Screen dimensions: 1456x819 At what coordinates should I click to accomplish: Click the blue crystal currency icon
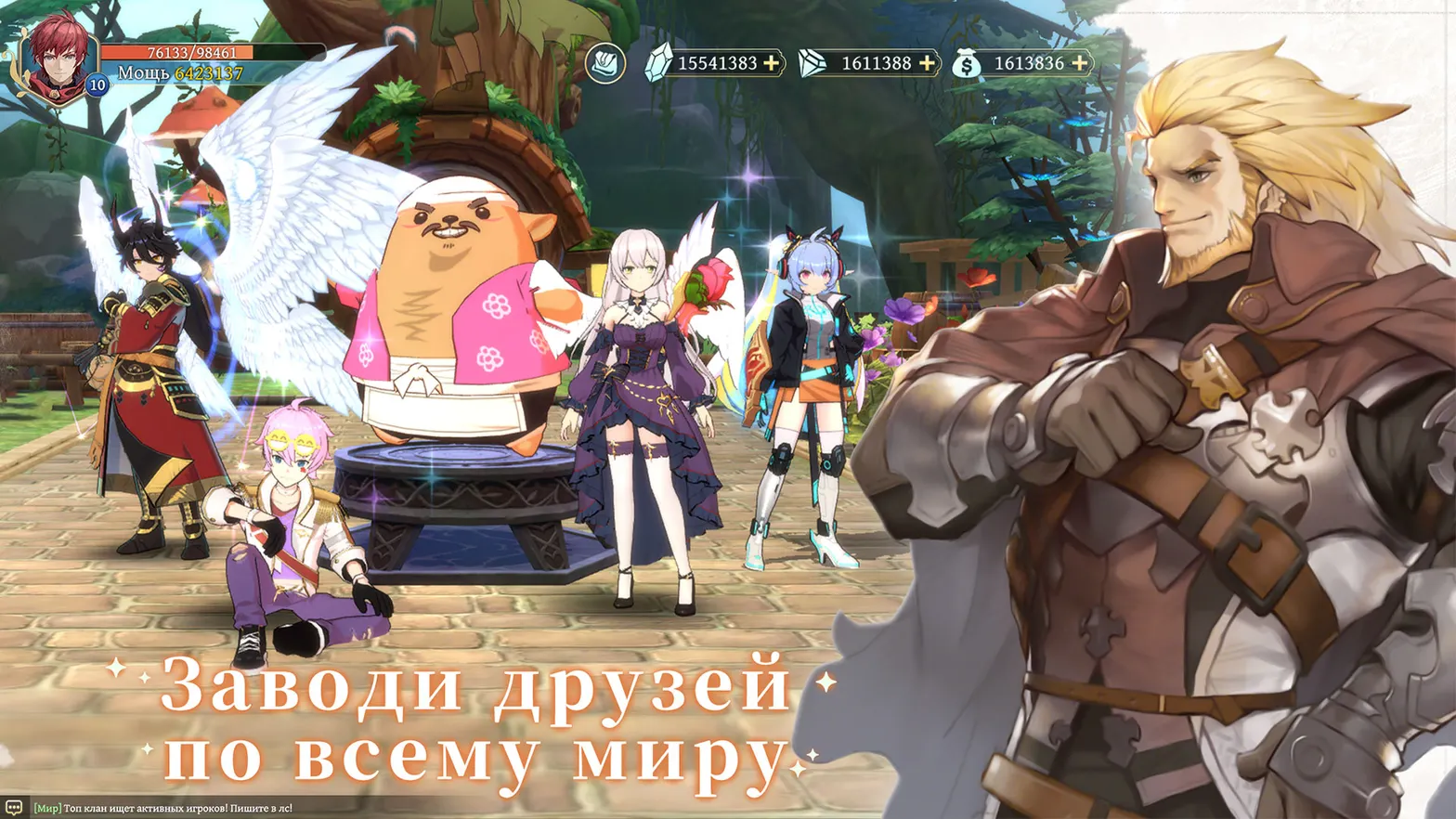pos(661,63)
